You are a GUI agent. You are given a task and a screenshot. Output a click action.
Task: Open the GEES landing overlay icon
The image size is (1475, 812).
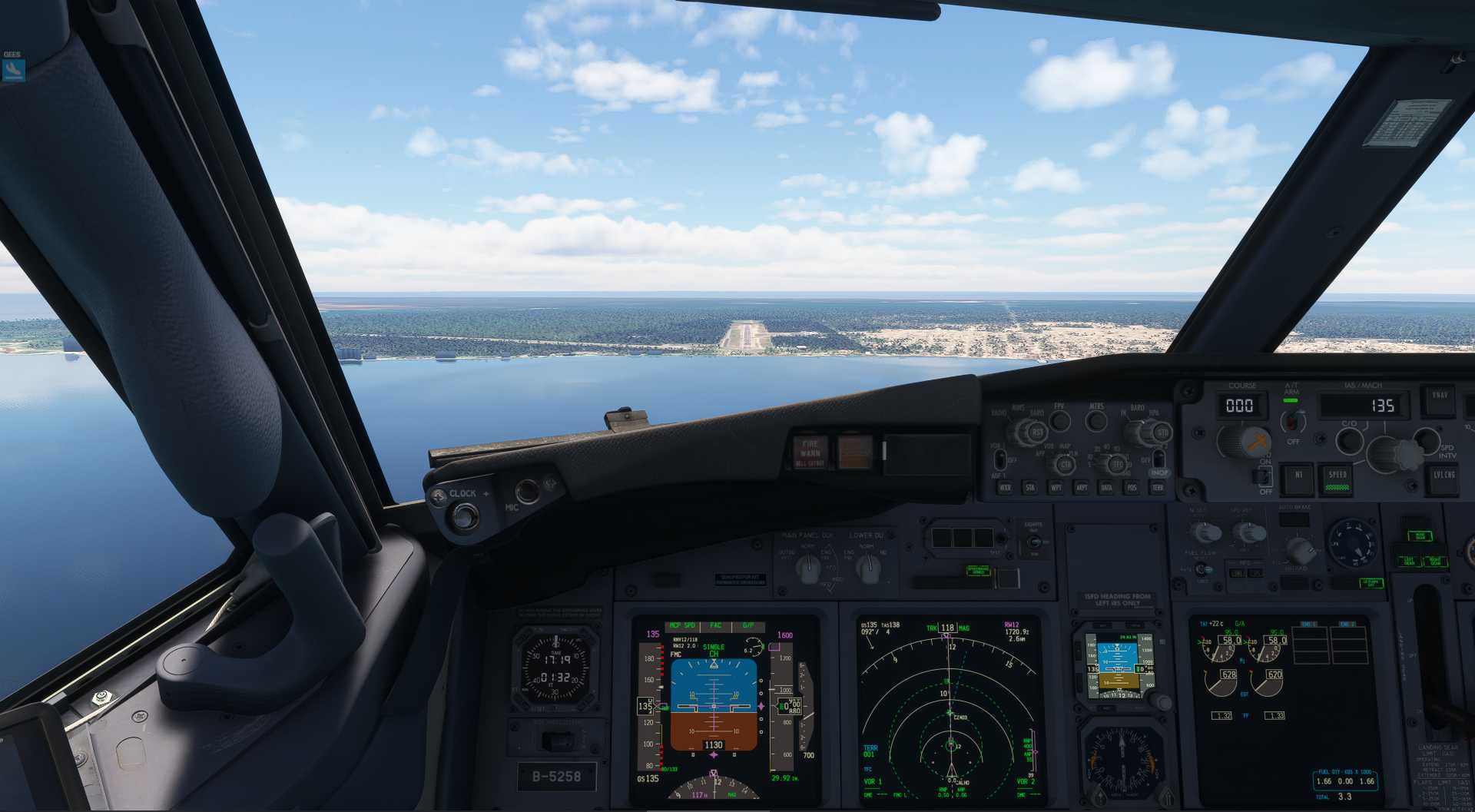click(x=13, y=70)
